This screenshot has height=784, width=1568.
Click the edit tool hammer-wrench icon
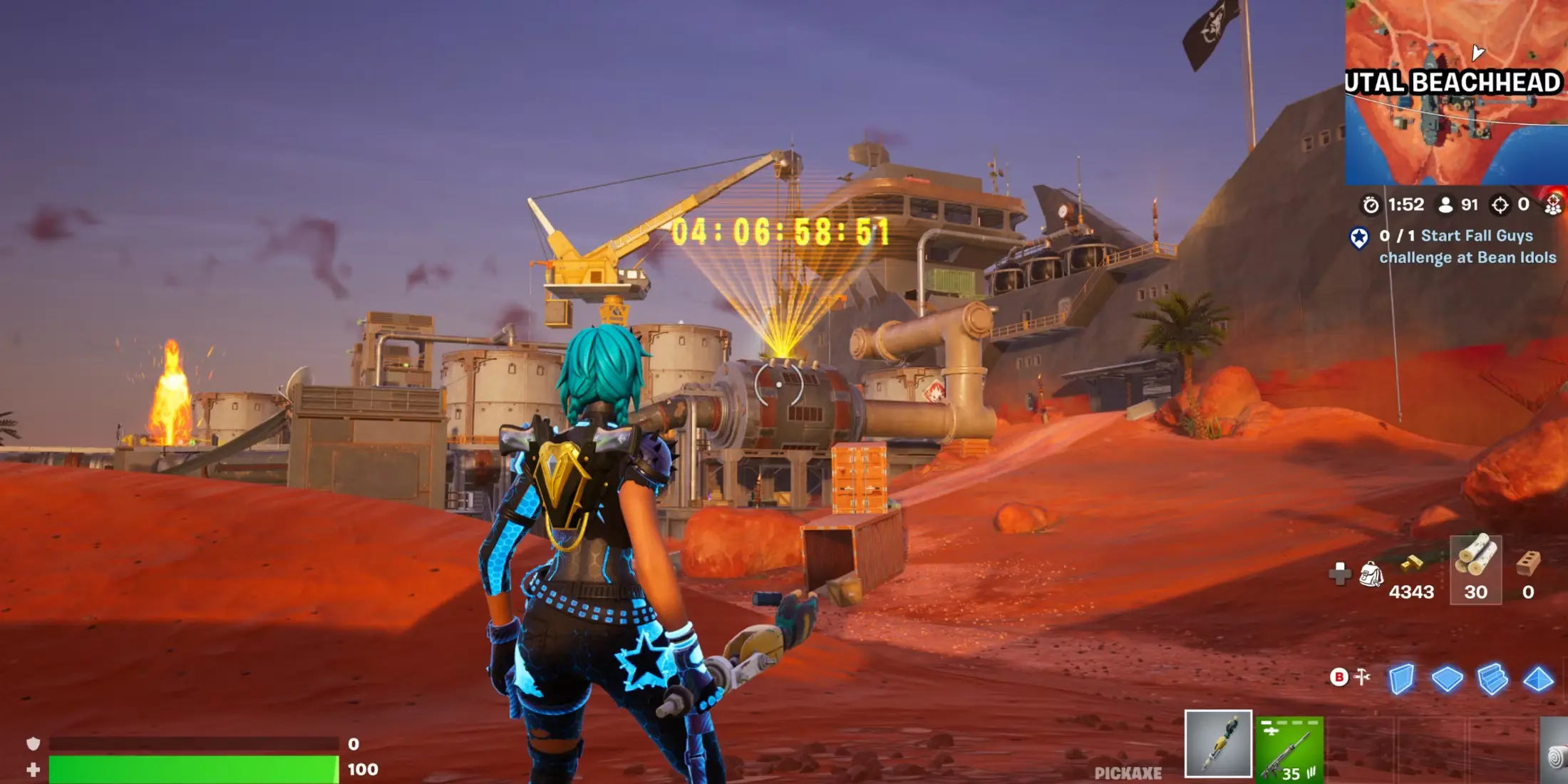click(1361, 676)
